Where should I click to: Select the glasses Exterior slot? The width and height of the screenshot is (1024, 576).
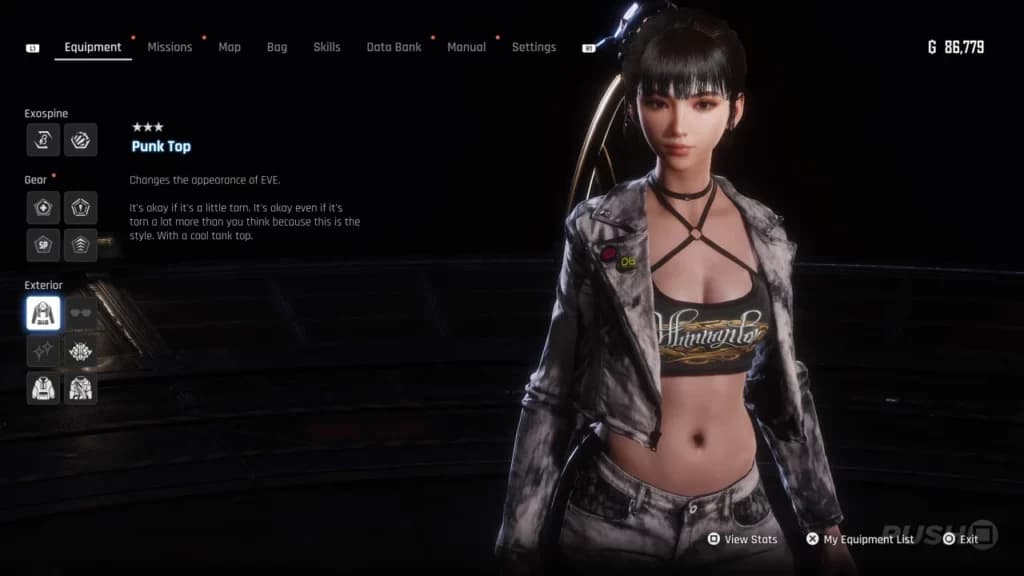[81, 313]
